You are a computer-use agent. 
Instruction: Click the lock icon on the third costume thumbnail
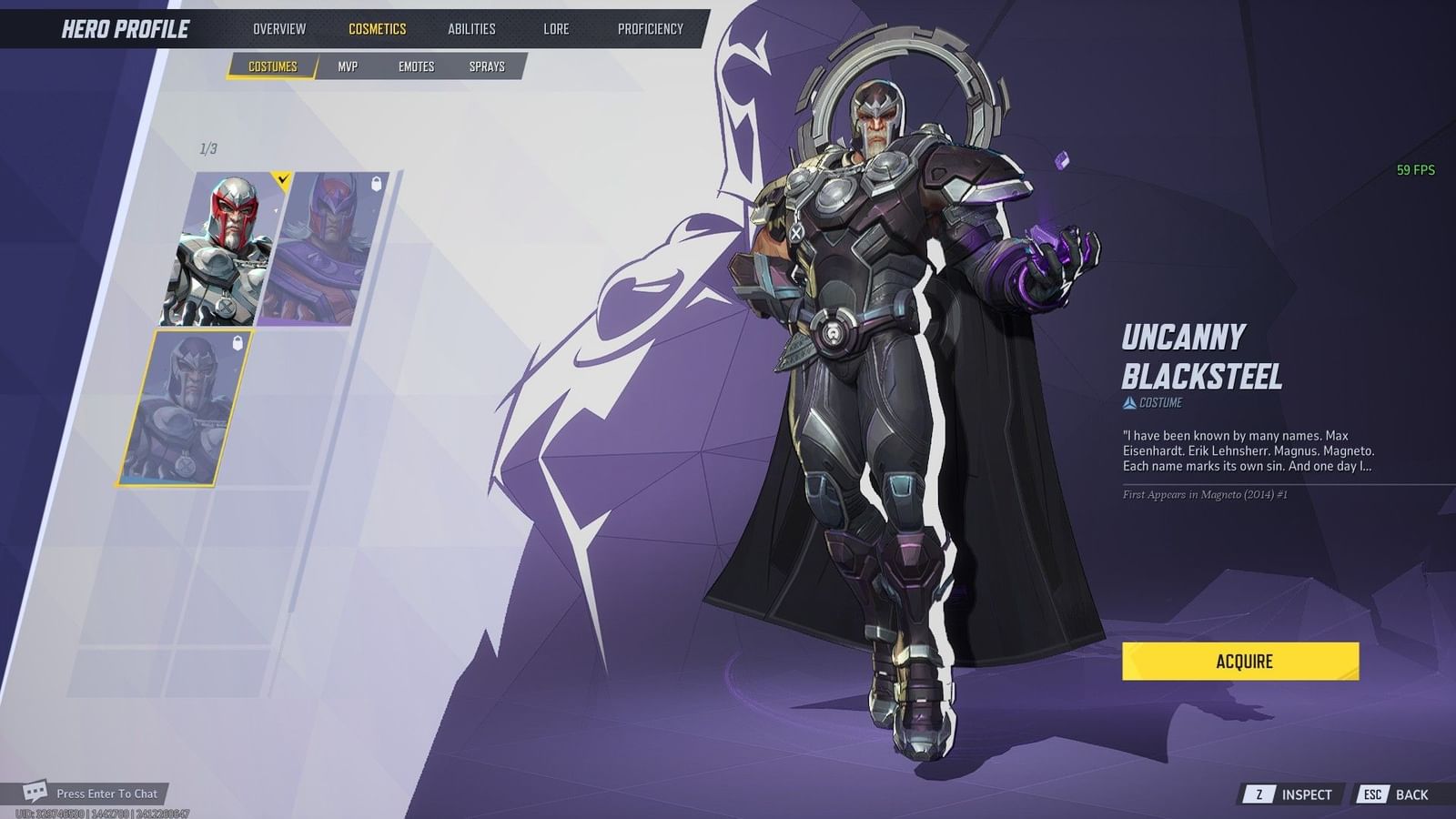click(238, 341)
